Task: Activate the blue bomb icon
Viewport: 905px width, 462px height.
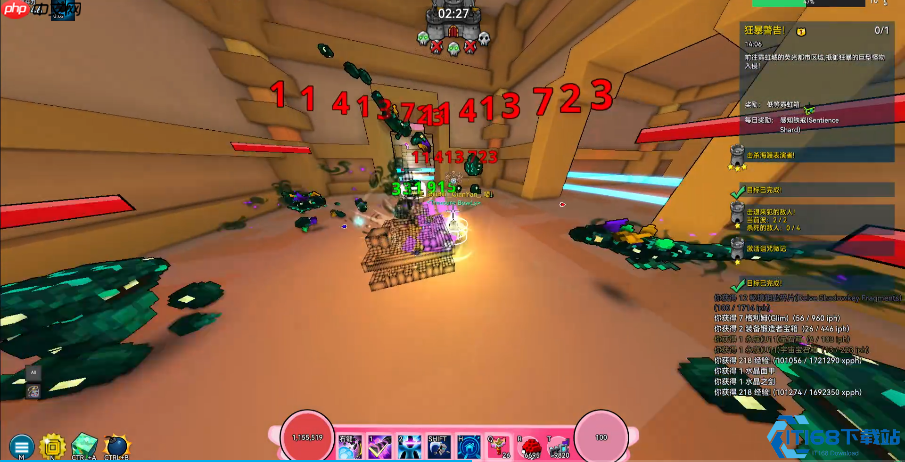Action: [116, 445]
